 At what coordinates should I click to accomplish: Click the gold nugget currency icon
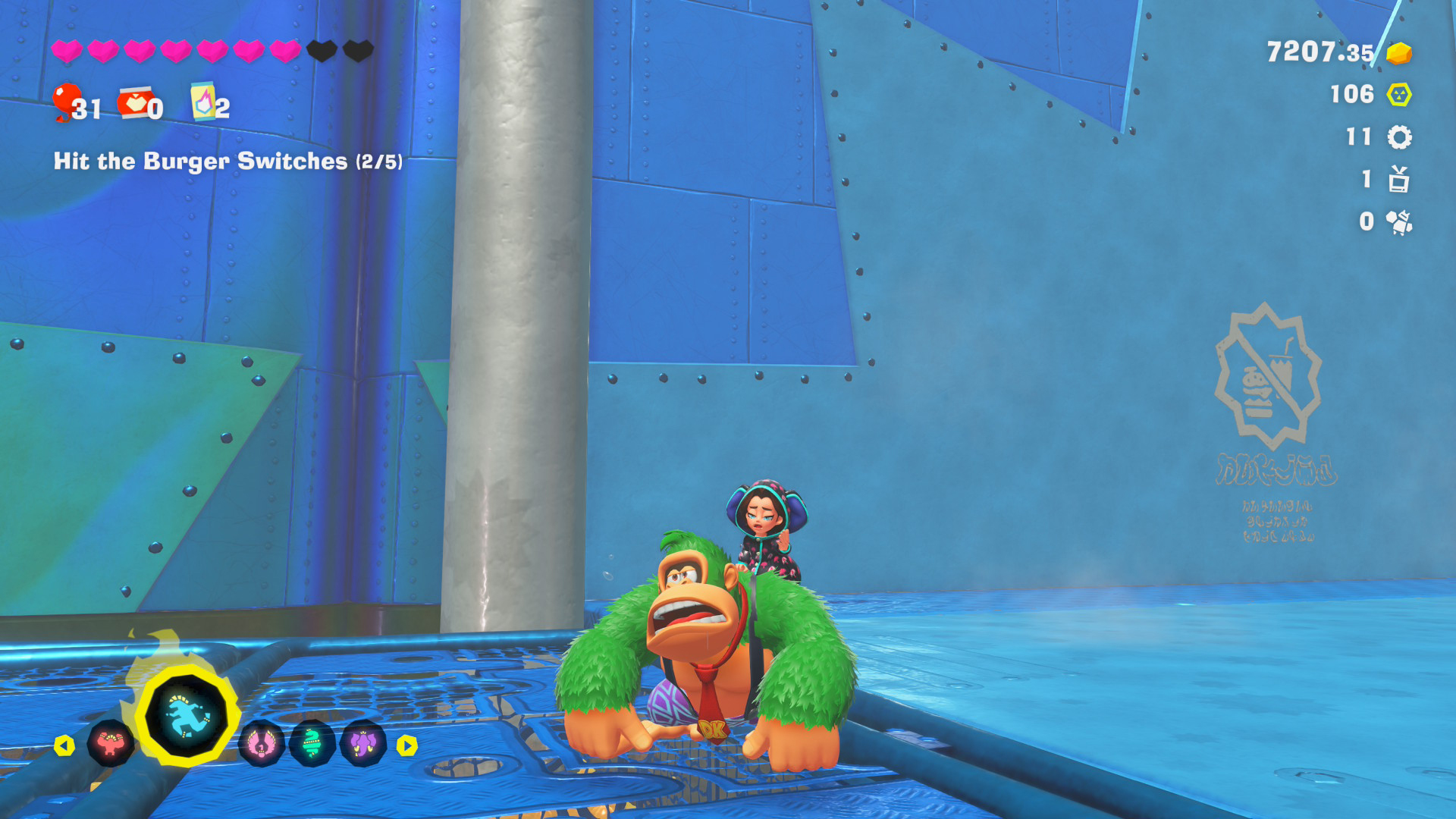1398,53
